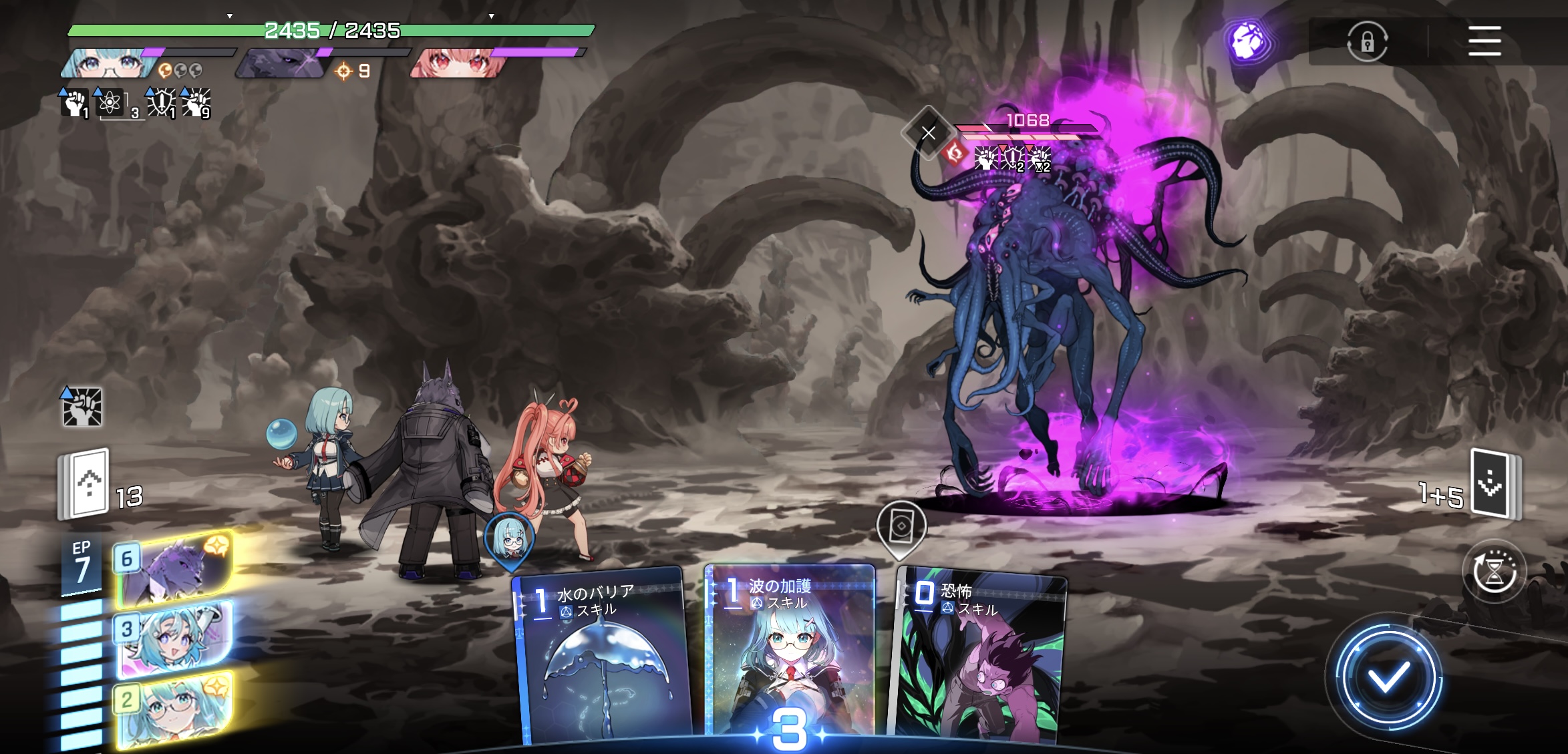Open the draw pile showing 13 cards
The height and width of the screenshot is (754, 1568).
[x=87, y=484]
